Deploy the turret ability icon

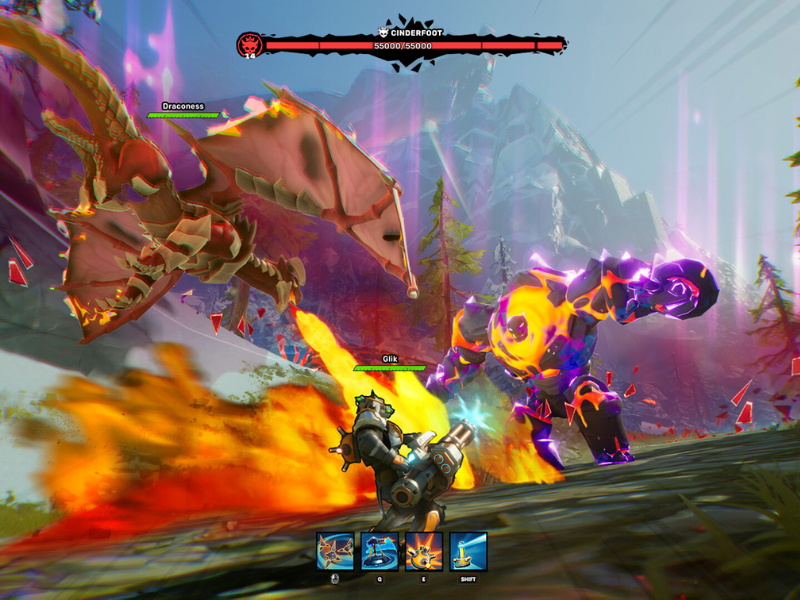(x=380, y=551)
